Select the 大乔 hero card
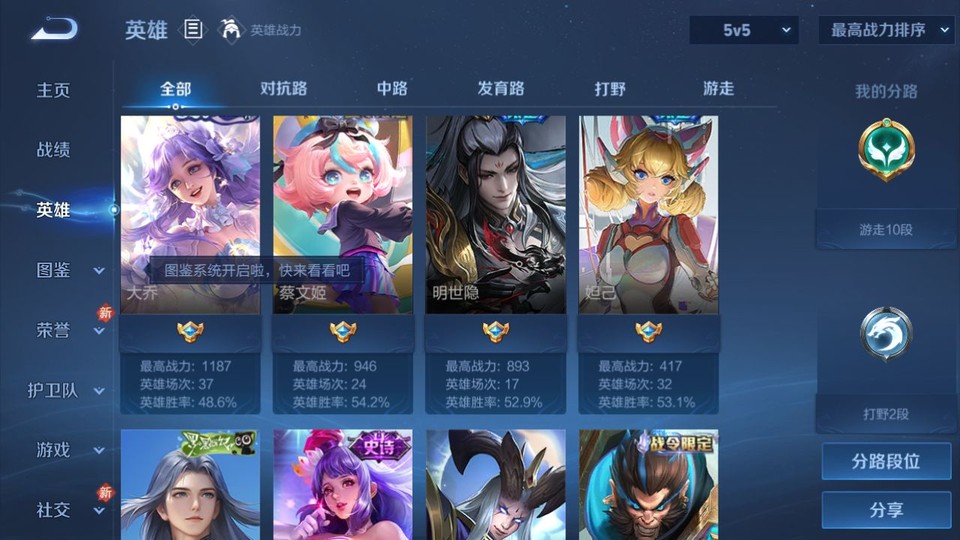The width and height of the screenshot is (960, 540). tap(190, 215)
